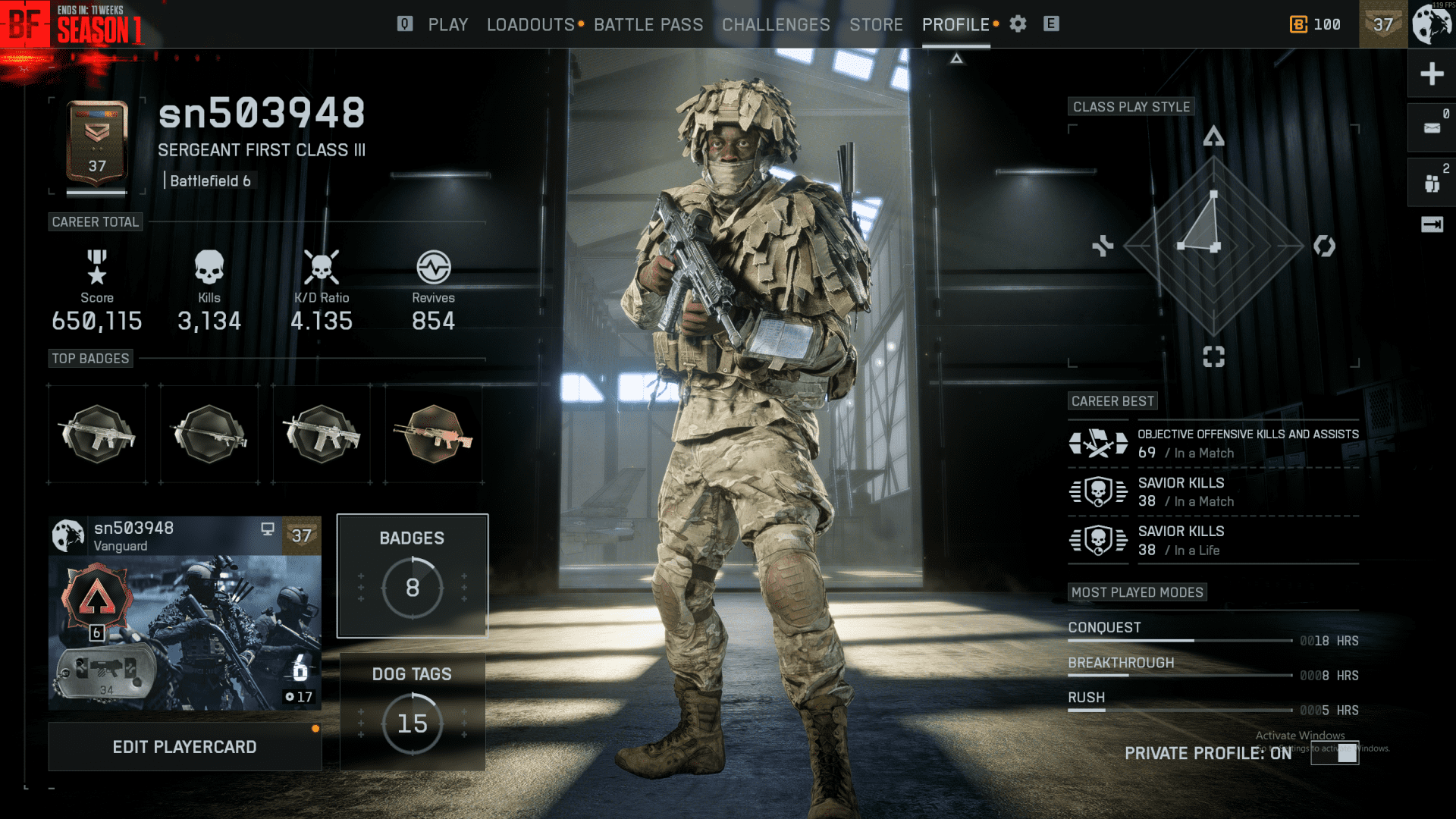Viewport: 1456px width, 819px height.
Task: Switch to the STORE tab
Action: click(x=876, y=24)
